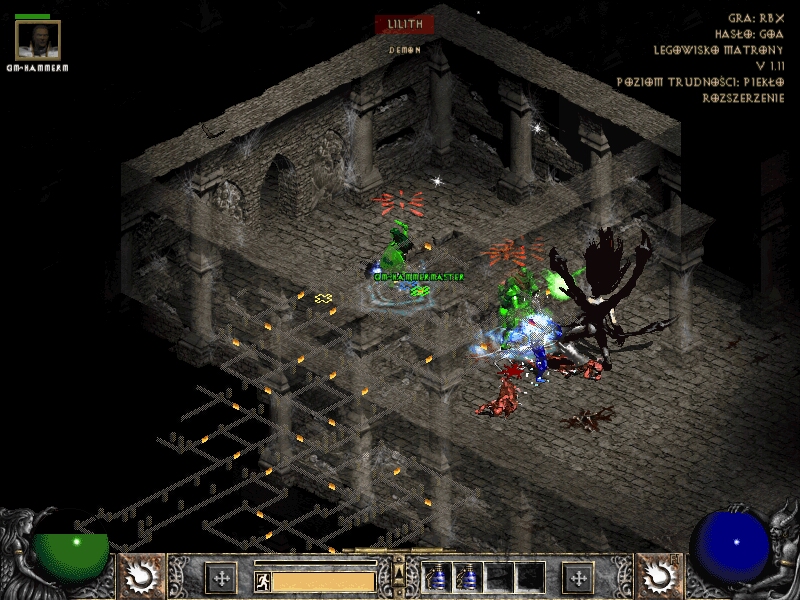This screenshot has width=800, height=600.
Task: Use the mana potion in first belt slot
Action: pyautogui.click(x=436, y=577)
